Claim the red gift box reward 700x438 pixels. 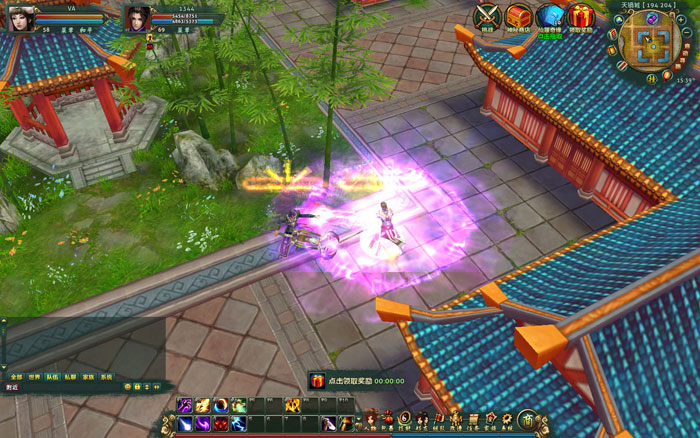click(x=580, y=16)
